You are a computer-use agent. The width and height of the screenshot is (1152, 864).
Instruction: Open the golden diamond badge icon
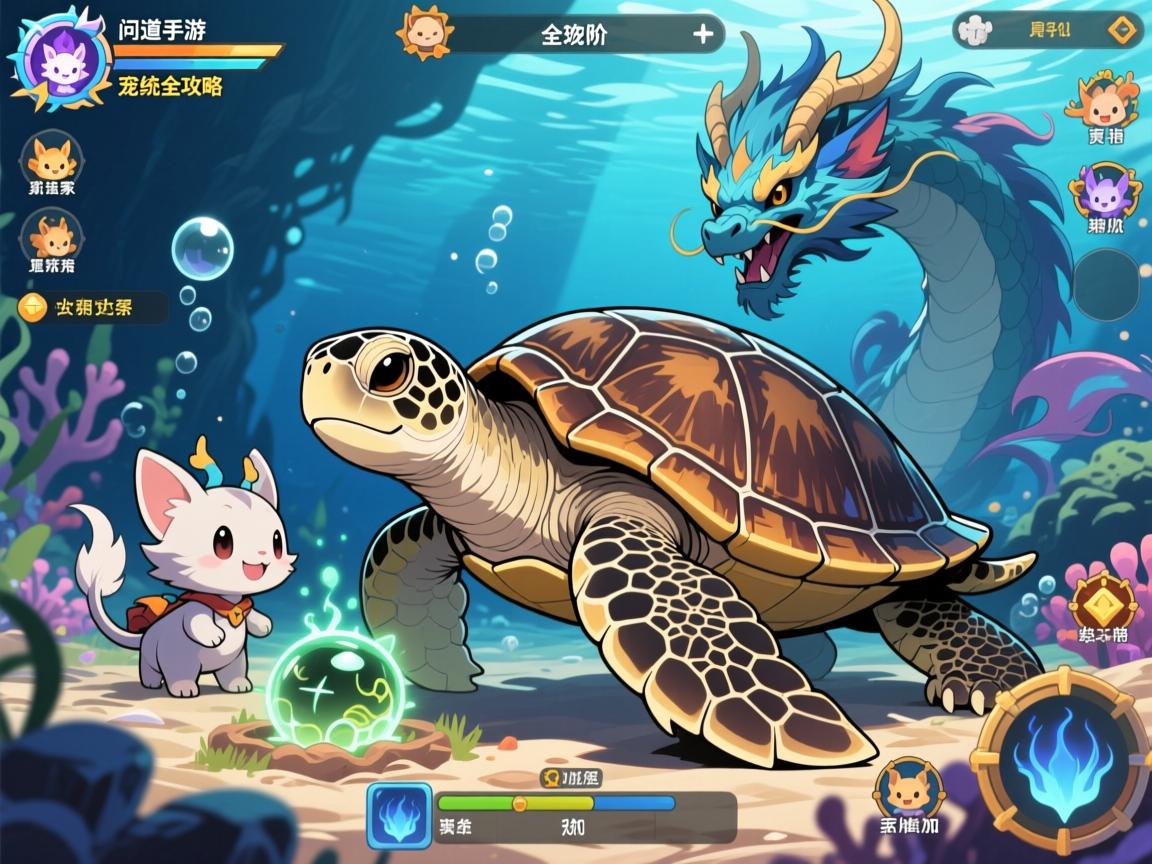pyautogui.click(x=1102, y=601)
